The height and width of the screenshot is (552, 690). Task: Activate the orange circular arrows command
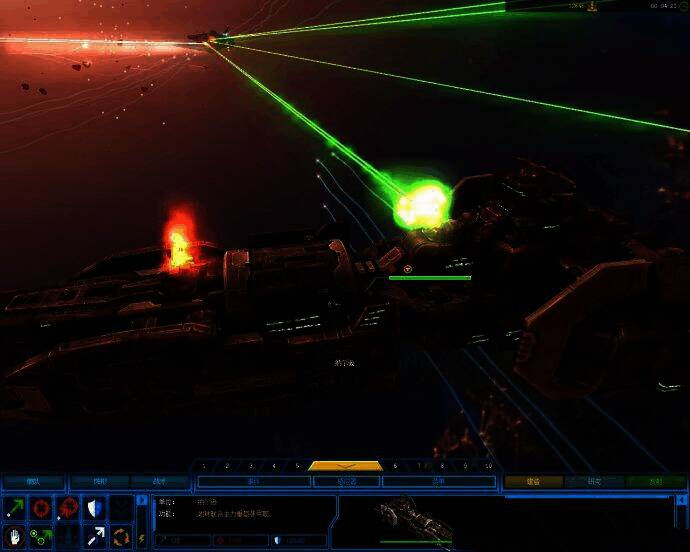coord(121,537)
